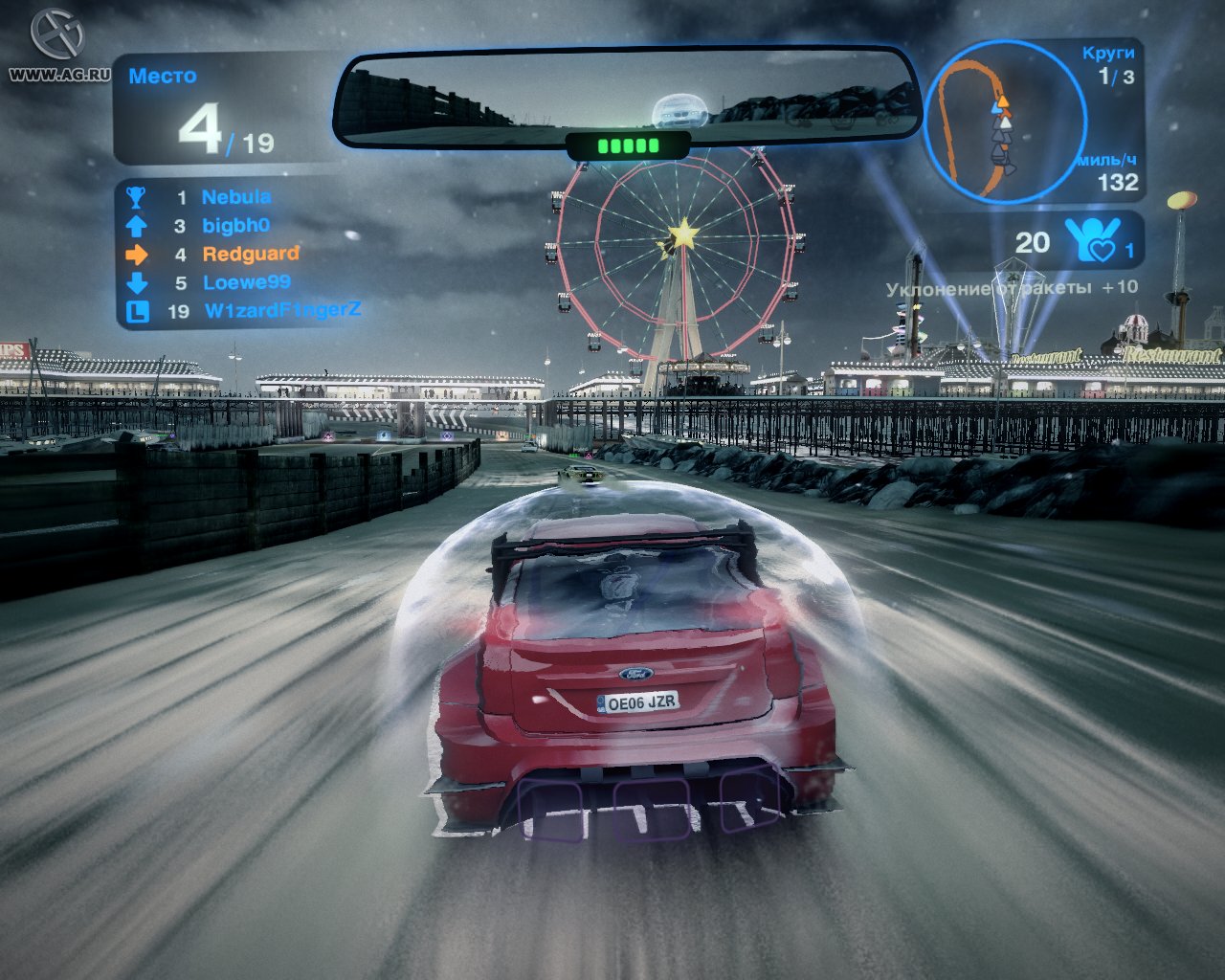This screenshot has height=980, width=1225.
Task: Select Loewe99 in the standings list
Action: click(x=246, y=282)
